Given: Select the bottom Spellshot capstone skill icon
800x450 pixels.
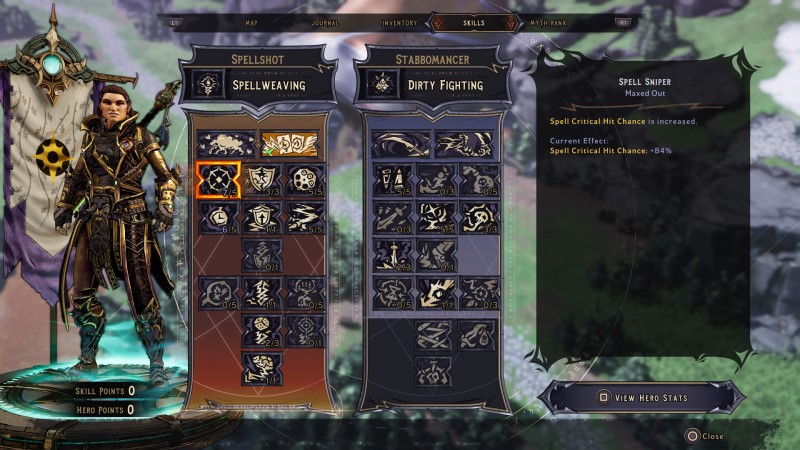Looking at the screenshot, I should (x=260, y=367).
